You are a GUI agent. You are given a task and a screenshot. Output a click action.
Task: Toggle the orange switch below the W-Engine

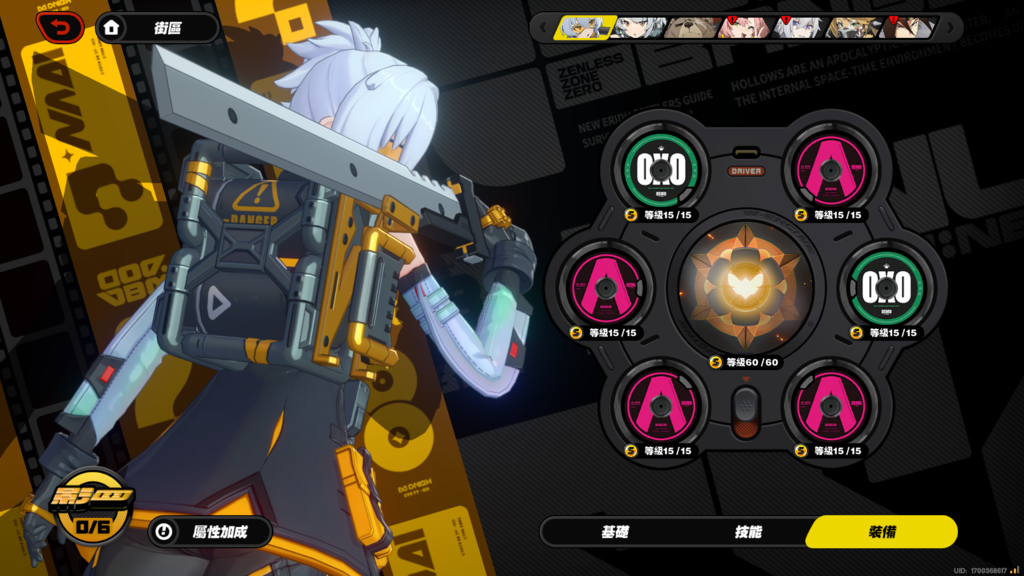(745, 412)
